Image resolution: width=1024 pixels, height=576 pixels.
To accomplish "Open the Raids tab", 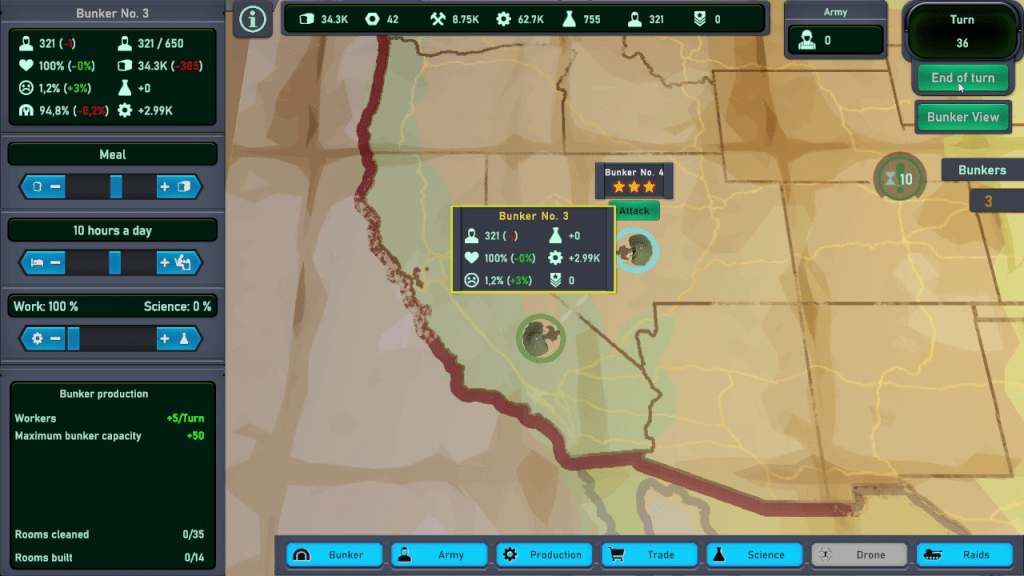I will [964, 555].
